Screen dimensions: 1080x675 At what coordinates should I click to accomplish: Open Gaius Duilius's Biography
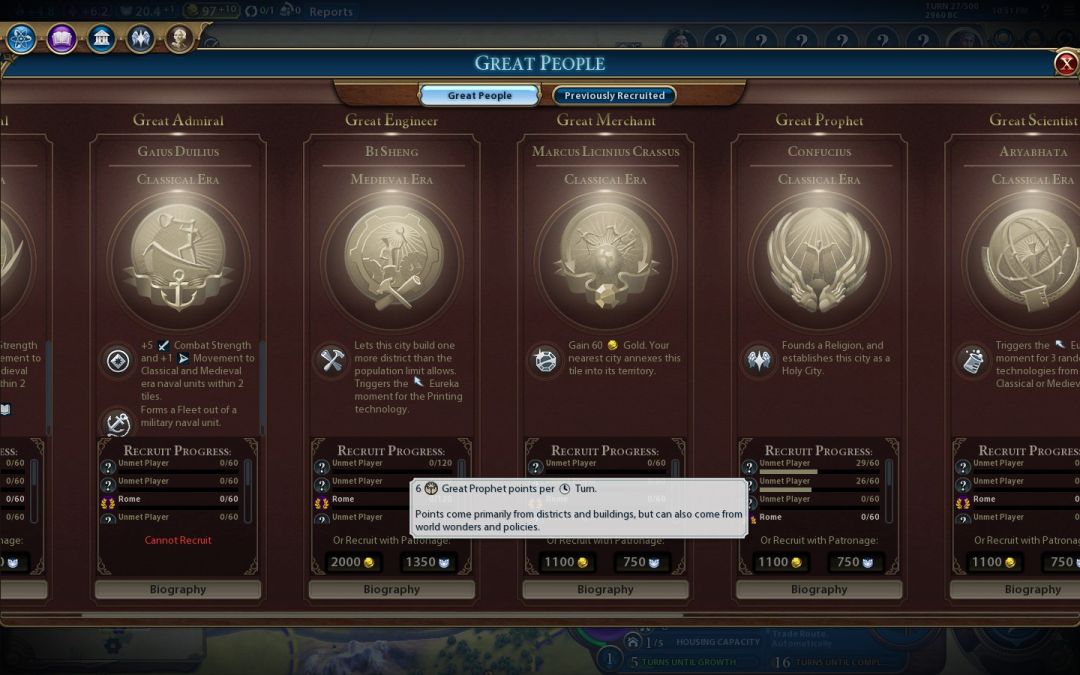click(x=178, y=590)
